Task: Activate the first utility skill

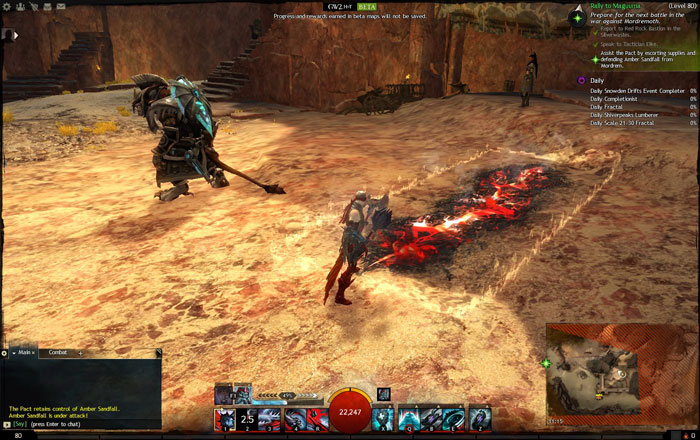Action: [408, 419]
